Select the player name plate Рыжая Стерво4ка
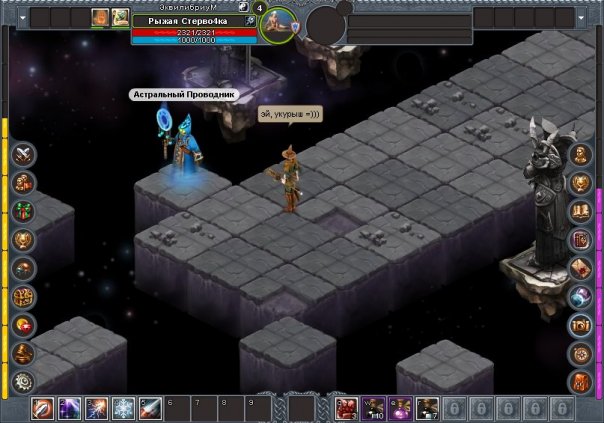604x423 pixels. (x=187, y=20)
